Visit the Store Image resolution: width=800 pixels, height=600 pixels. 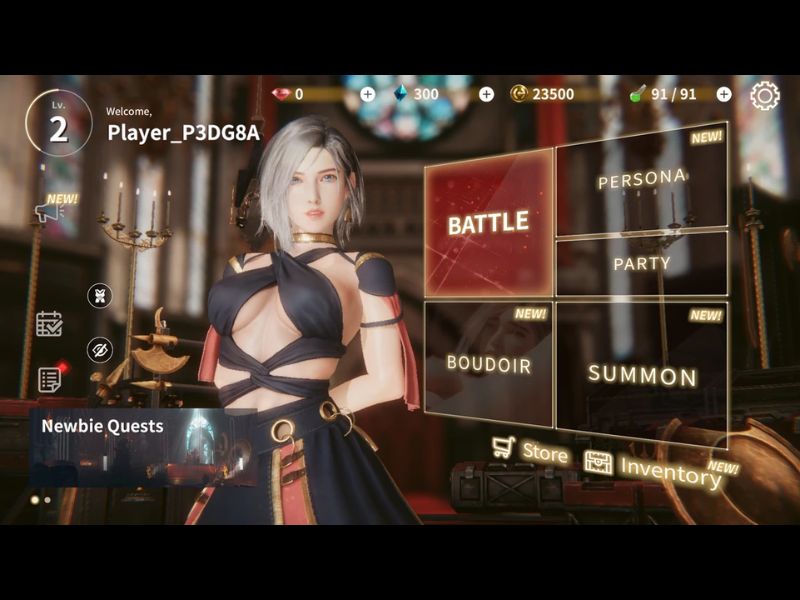click(x=530, y=451)
